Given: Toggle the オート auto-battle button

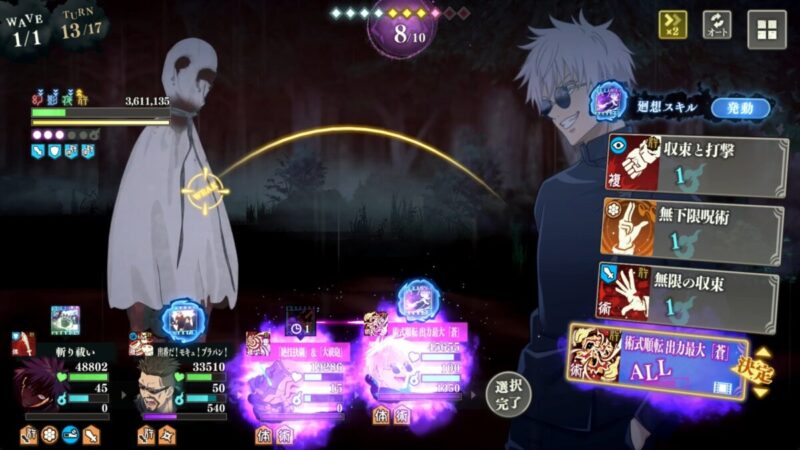Looking at the screenshot, I should click(717, 25).
